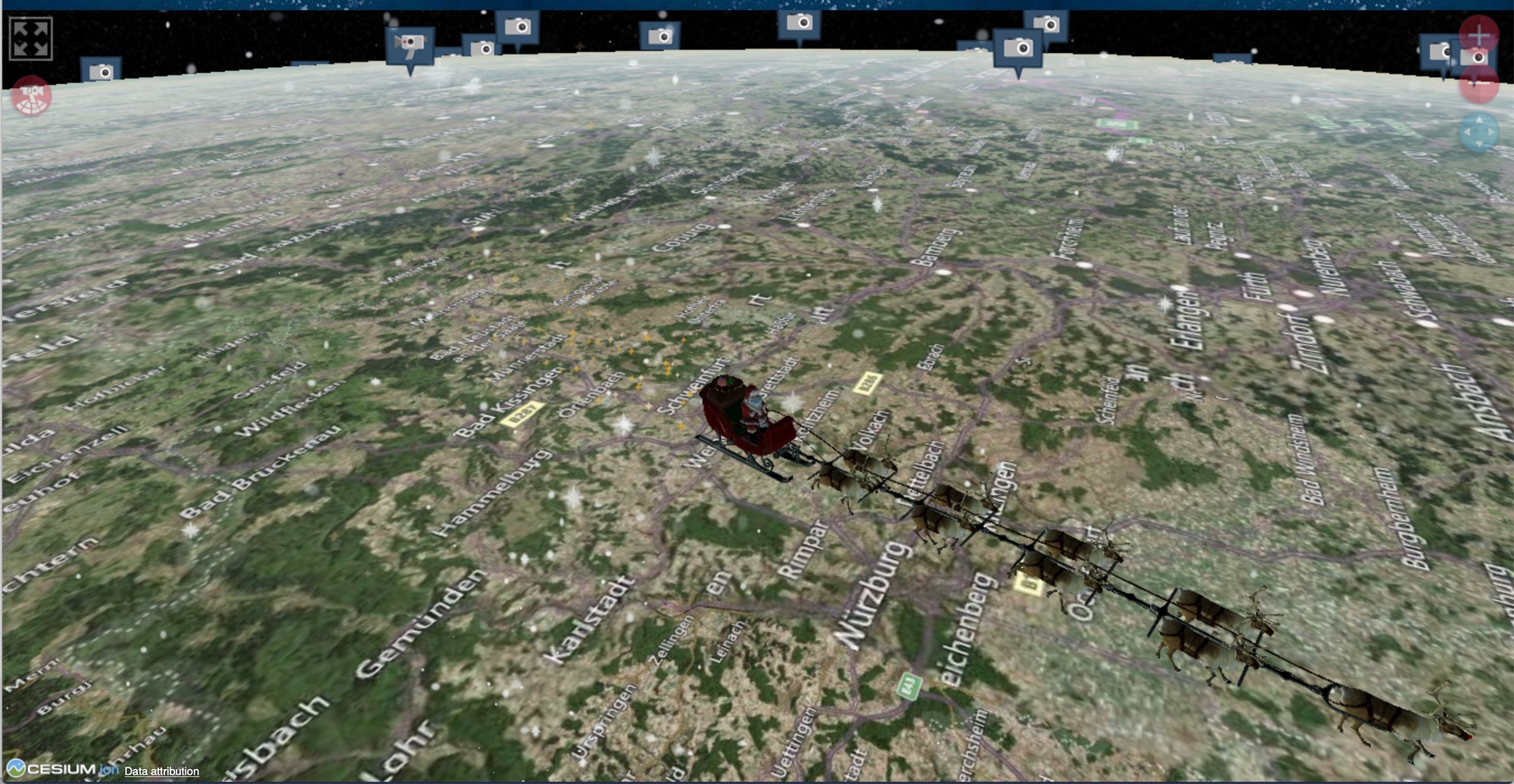Open the video camera marker near the top-left

click(410, 44)
